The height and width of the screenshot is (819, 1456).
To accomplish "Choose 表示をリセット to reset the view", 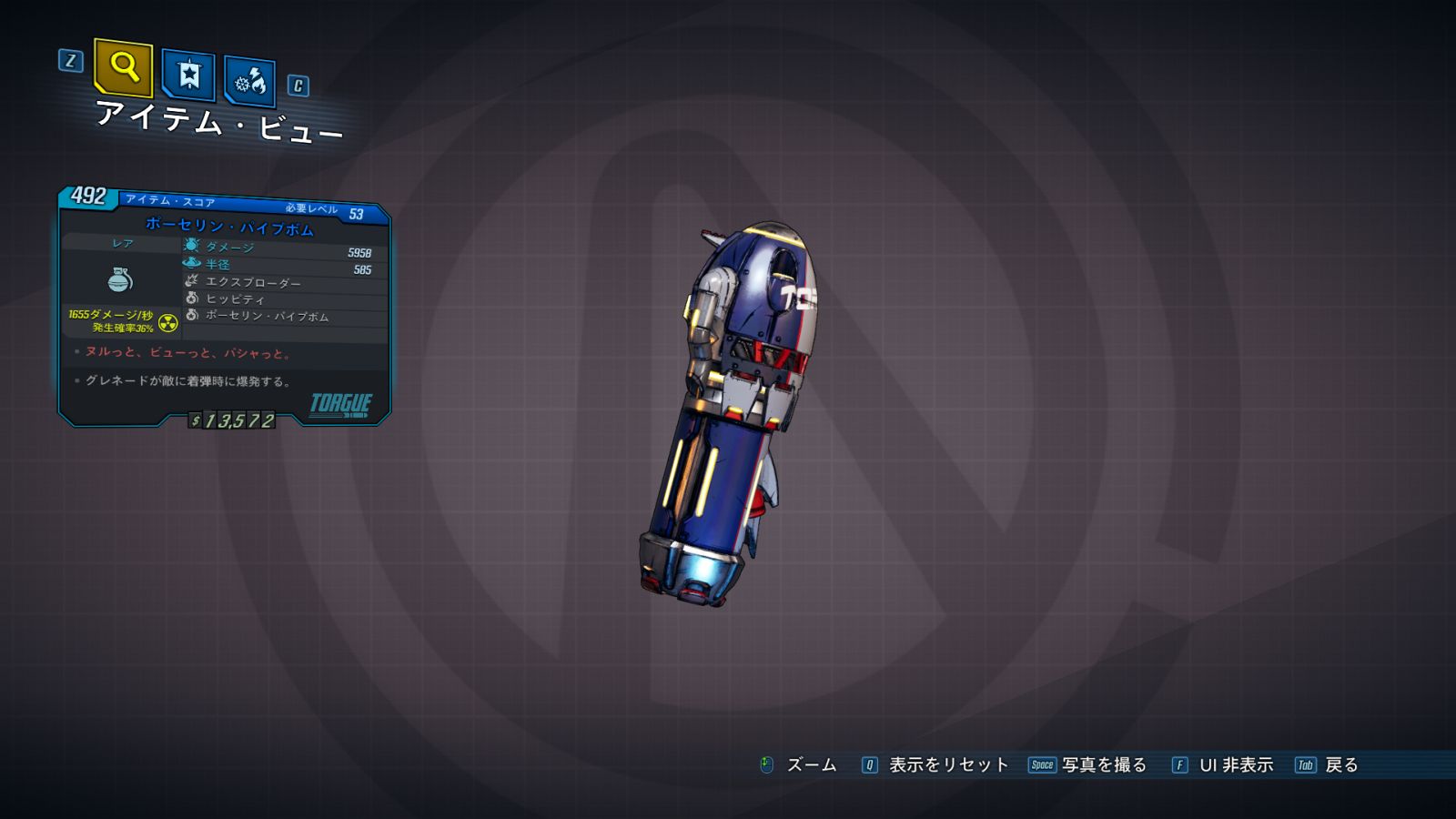I will (935, 765).
